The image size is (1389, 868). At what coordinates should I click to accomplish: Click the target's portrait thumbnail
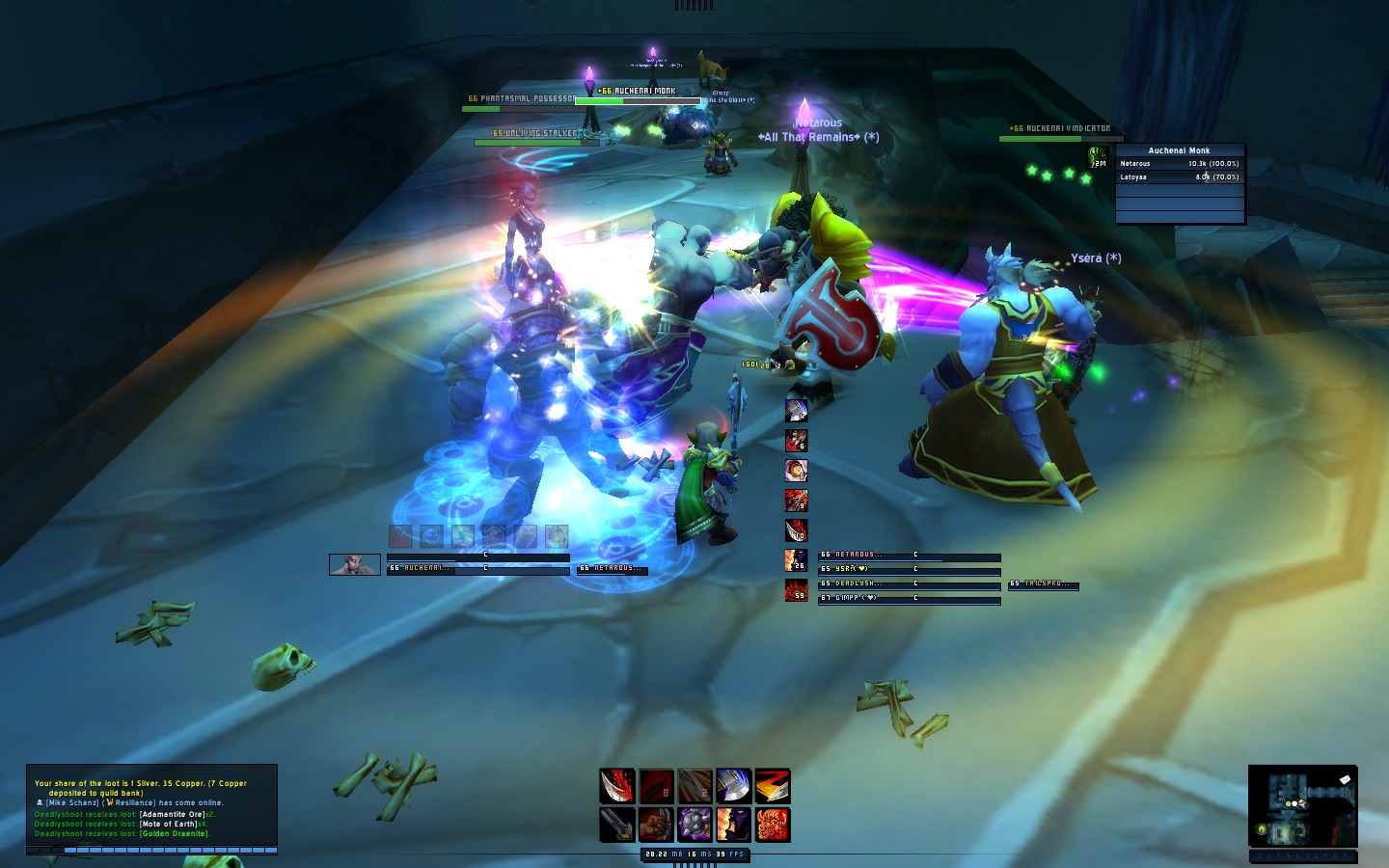click(355, 564)
